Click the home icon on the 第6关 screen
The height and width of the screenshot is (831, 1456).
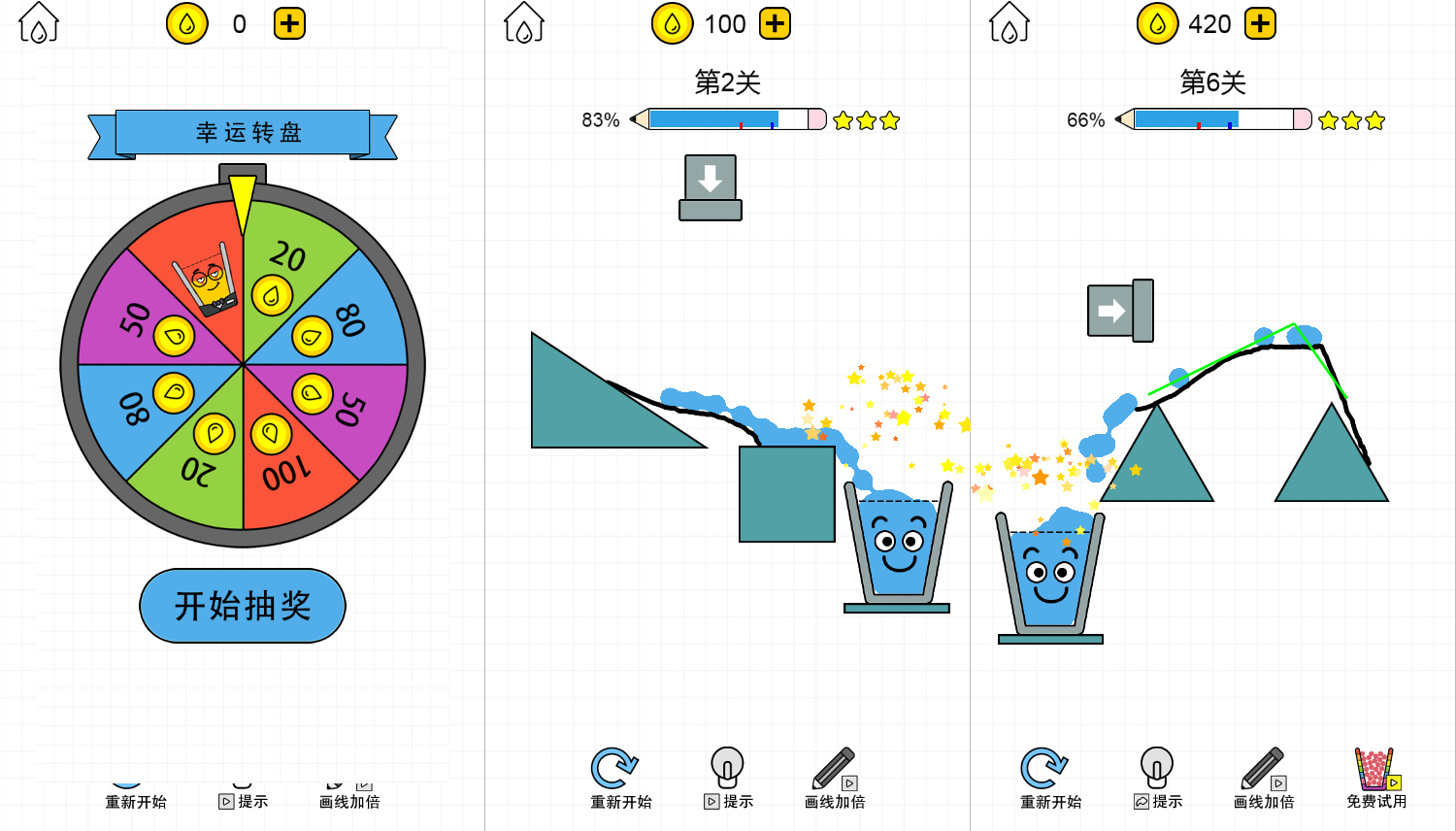pyautogui.click(x=1009, y=23)
